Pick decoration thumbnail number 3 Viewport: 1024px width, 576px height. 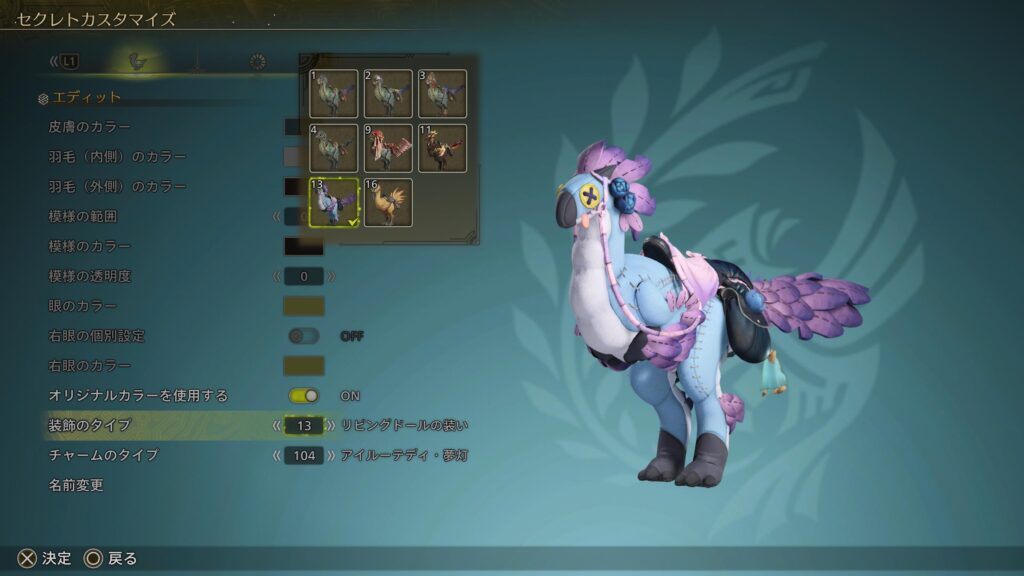tap(442, 93)
